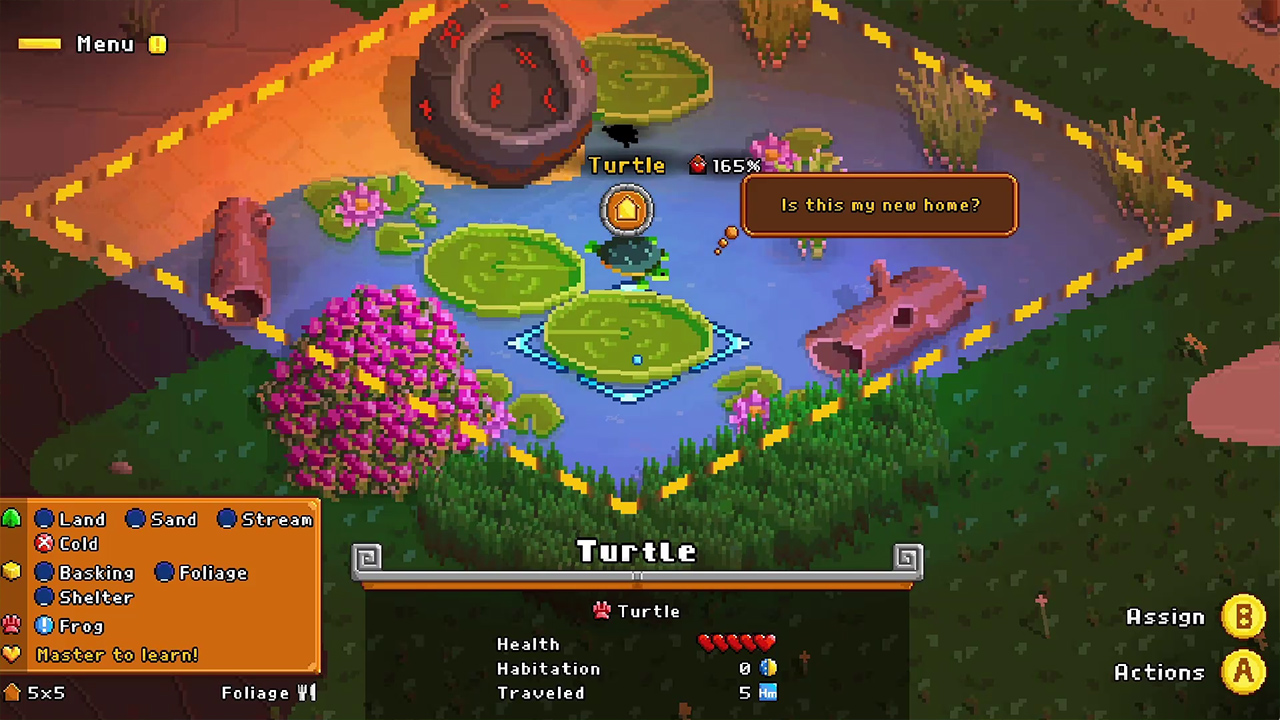The image size is (1280, 720).
Task: Toggle the Stream requirement circle
Action: point(226,519)
